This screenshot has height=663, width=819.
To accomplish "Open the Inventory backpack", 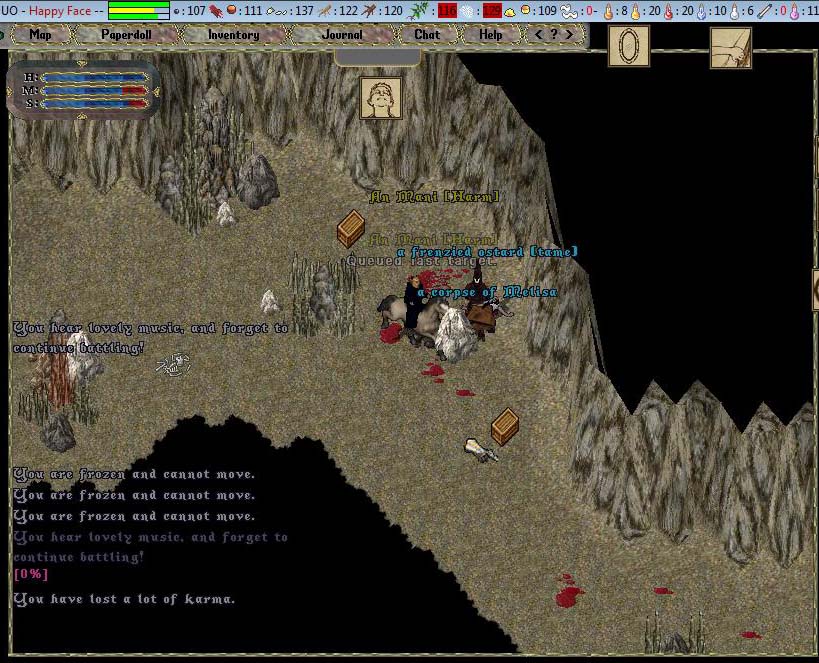I will (x=233, y=34).
